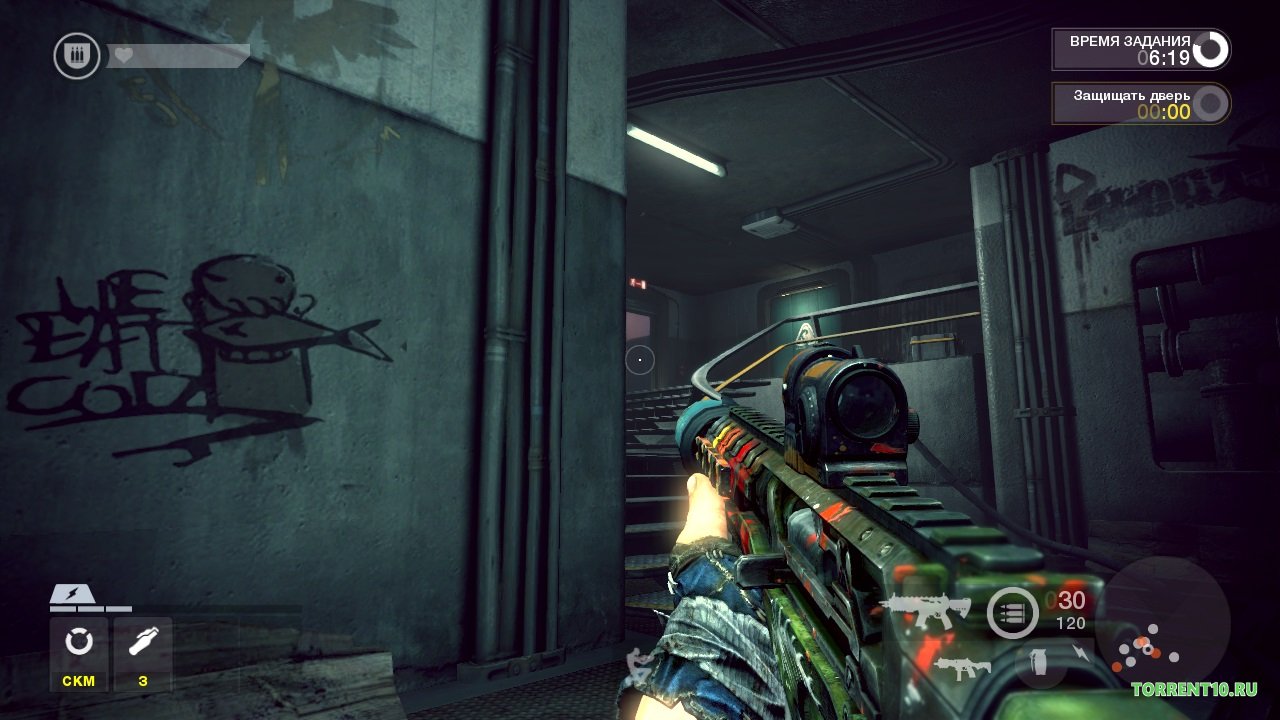
Task: Activate the Molotov bottle ability slot
Action: point(142,653)
